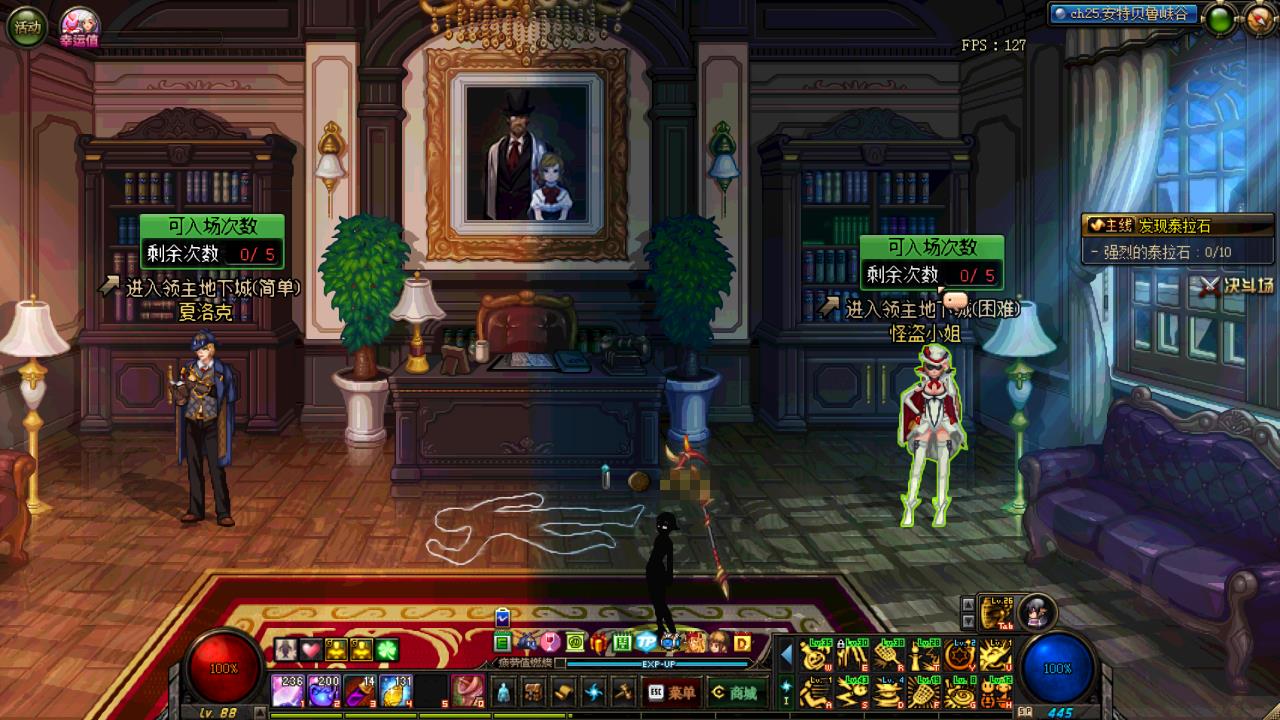Open the blue TP icon
1280x720 pixels.
pos(646,642)
